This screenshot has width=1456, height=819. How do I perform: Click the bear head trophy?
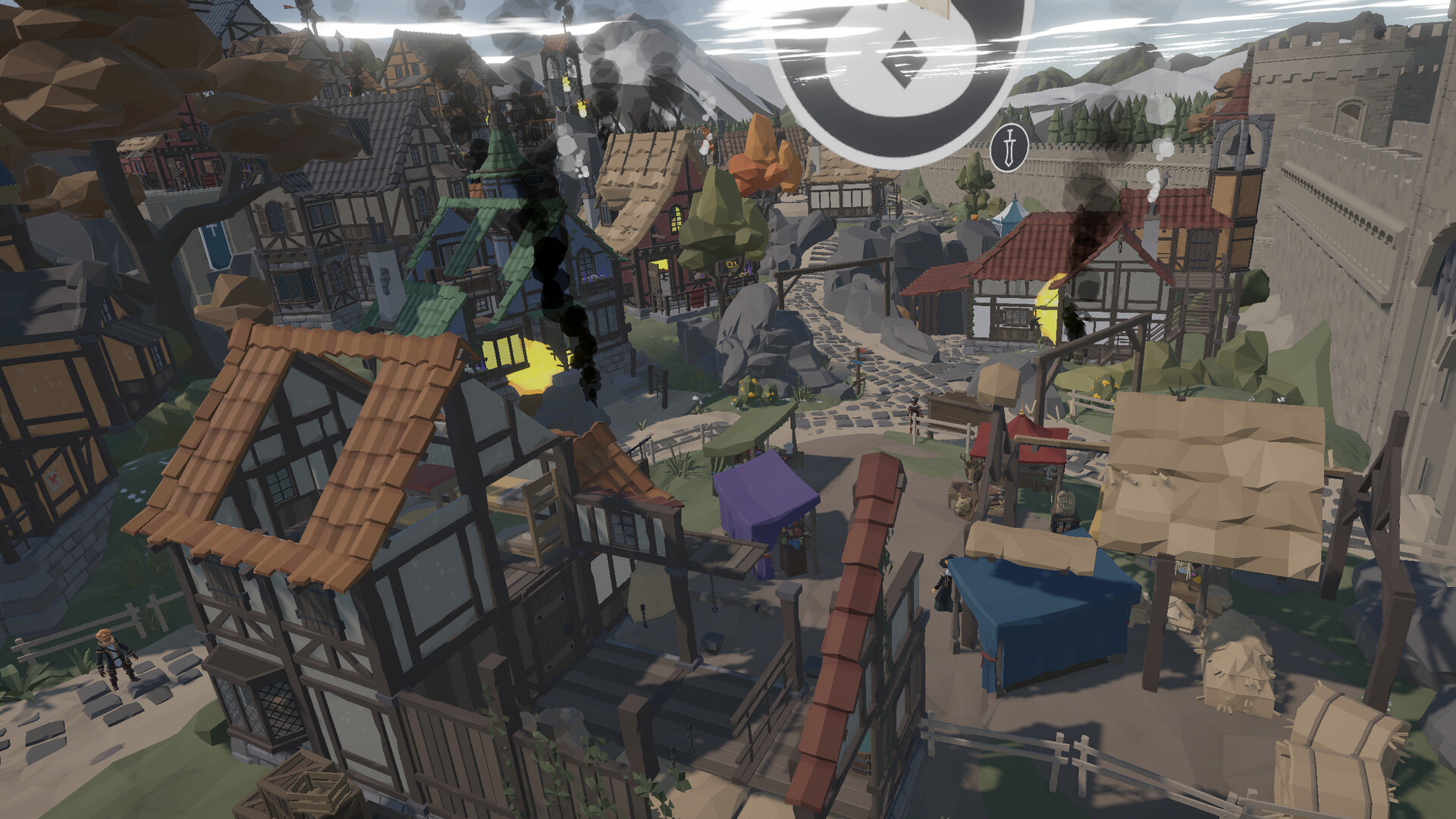click(x=962, y=502)
